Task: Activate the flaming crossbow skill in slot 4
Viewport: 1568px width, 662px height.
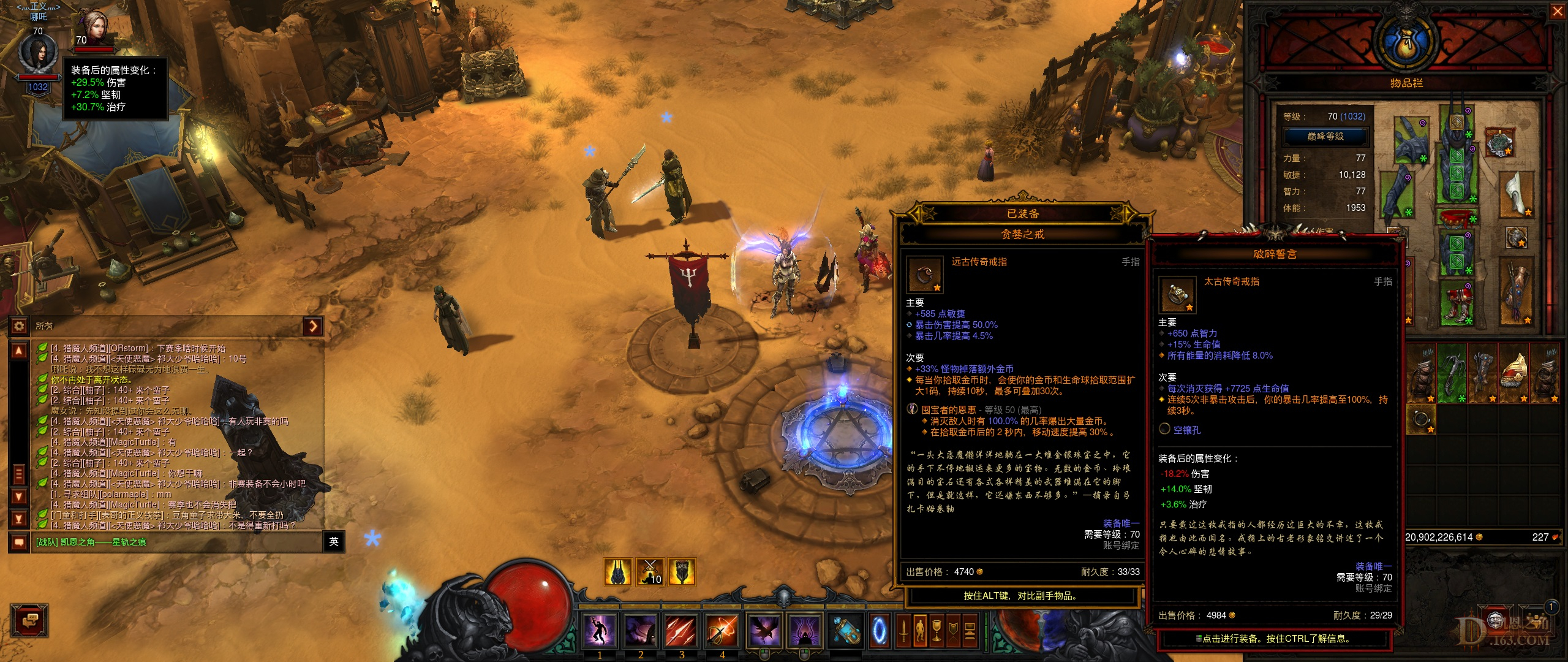Action: coord(722,630)
